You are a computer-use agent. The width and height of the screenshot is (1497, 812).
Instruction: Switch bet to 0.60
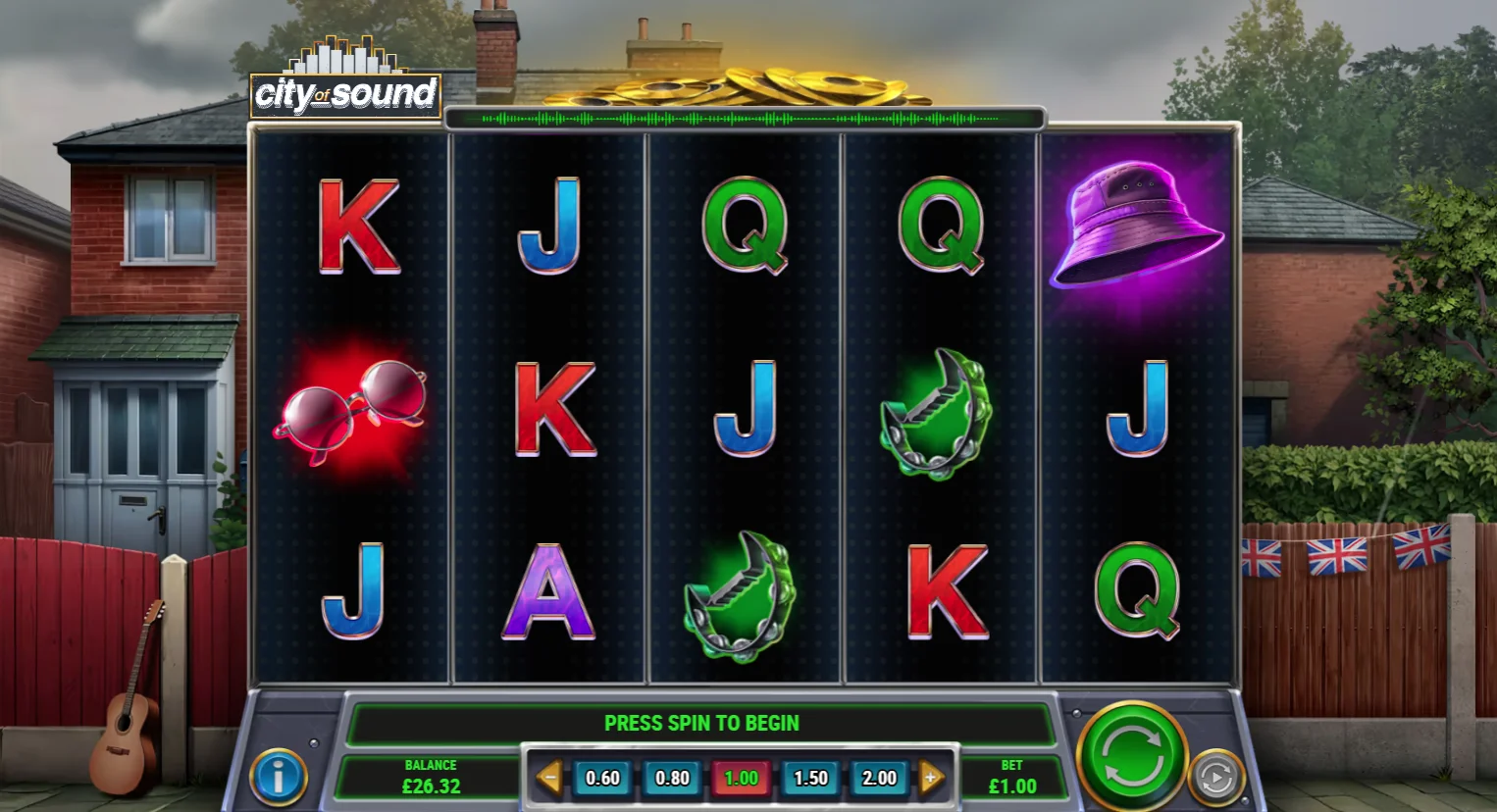tap(601, 777)
